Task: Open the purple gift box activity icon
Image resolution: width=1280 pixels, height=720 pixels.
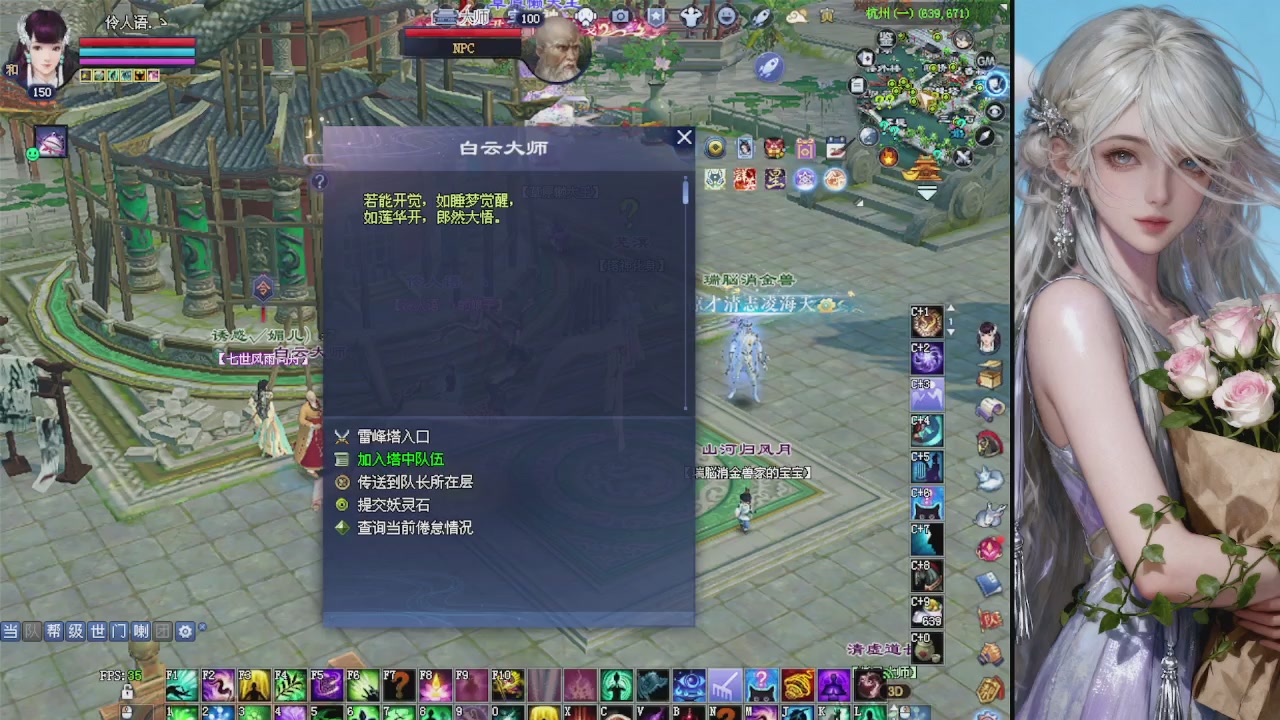Action: point(804,148)
